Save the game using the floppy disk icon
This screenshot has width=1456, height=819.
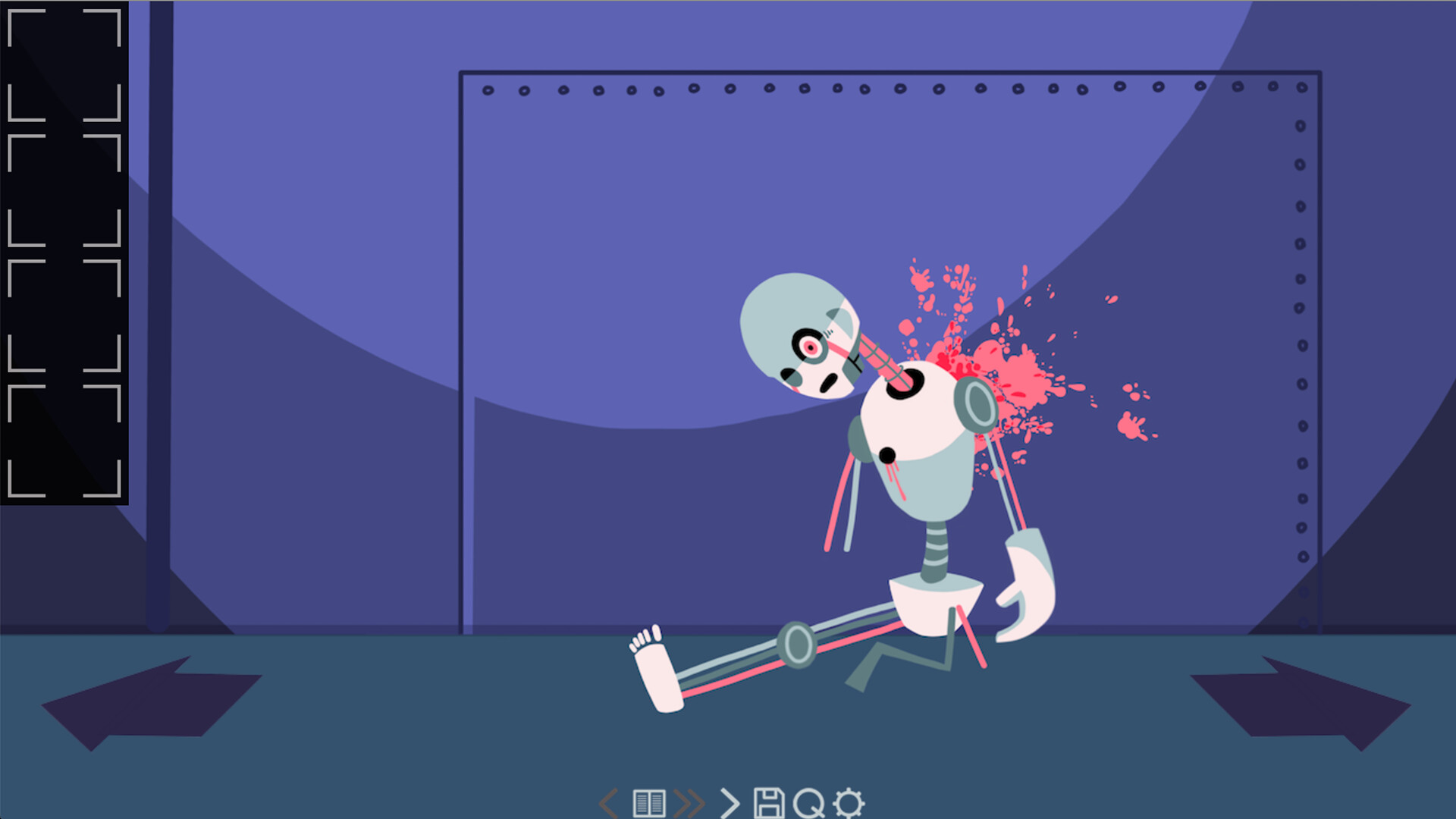point(770,800)
